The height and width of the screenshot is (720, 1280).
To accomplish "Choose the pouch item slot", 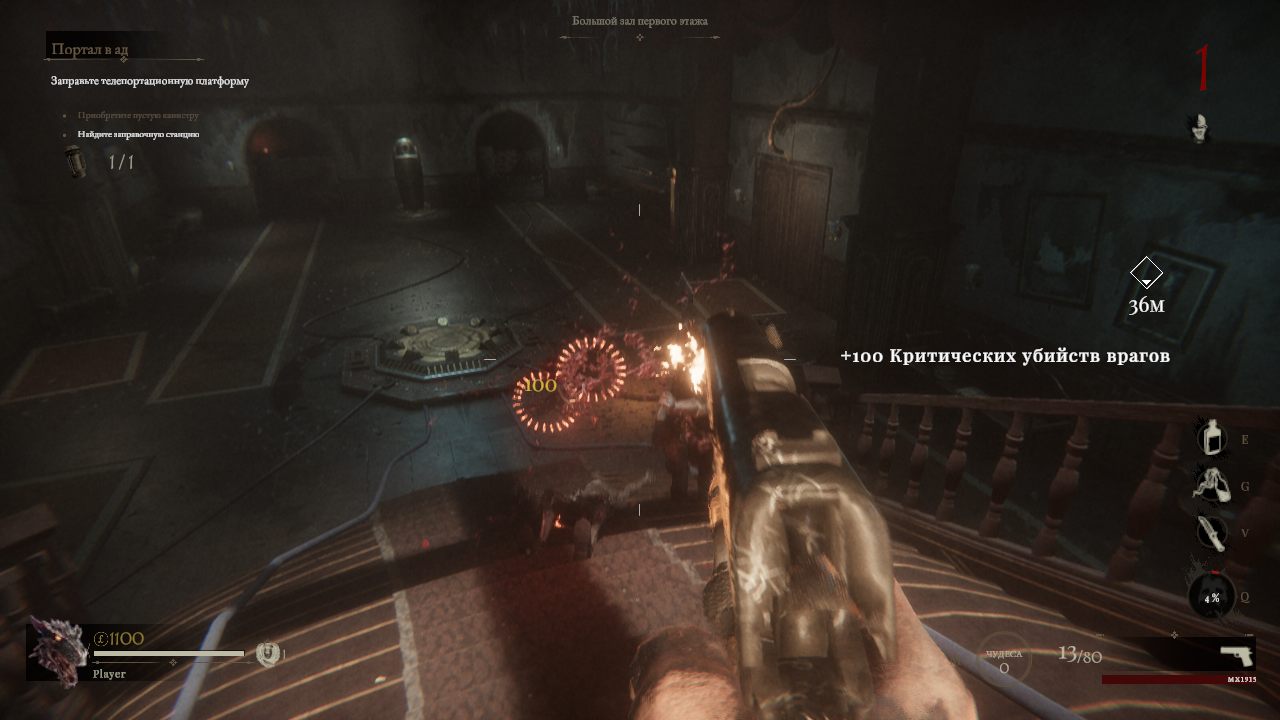I will pyautogui.click(x=1210, y=485).
